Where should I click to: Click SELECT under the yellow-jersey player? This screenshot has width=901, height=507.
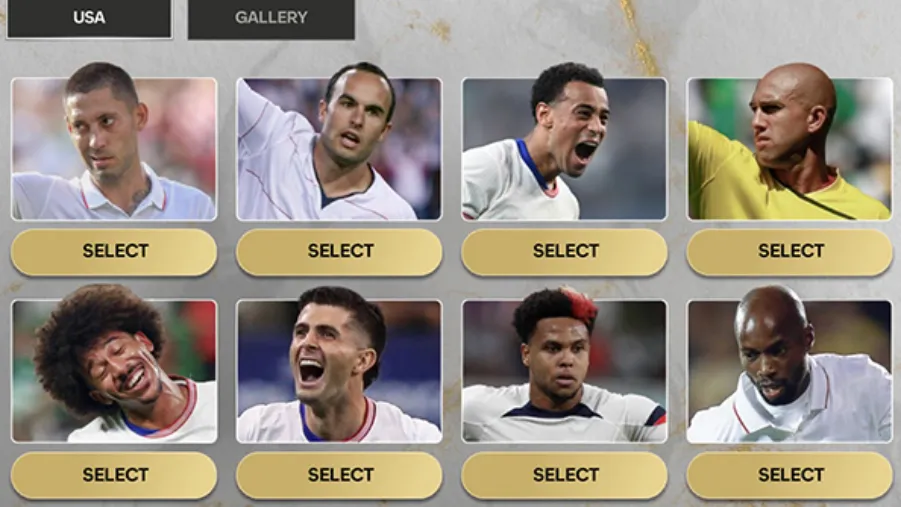[790, 252]
